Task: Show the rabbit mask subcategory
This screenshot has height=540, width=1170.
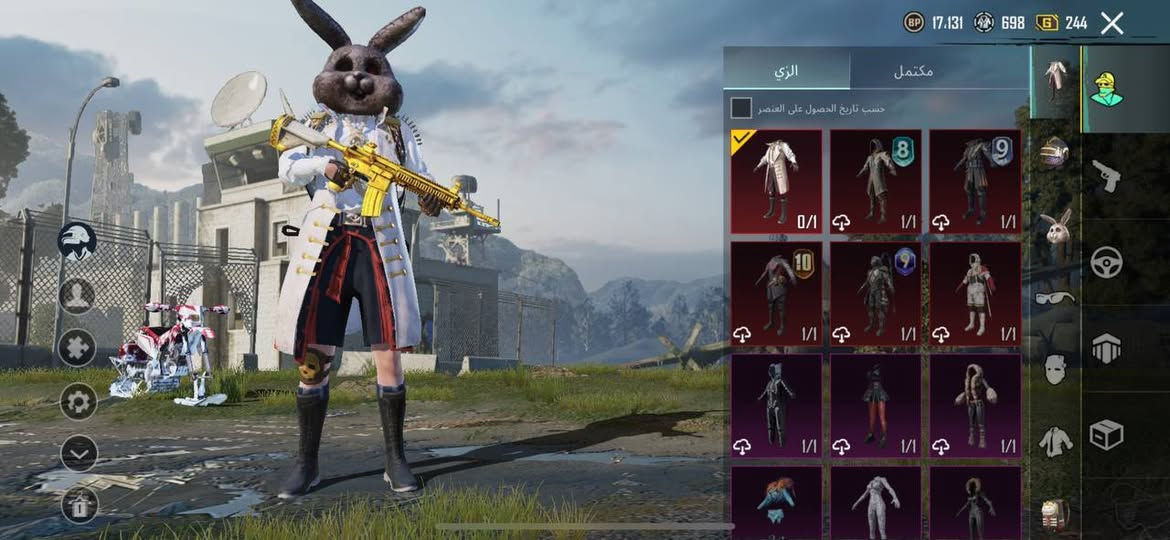Action: pos(1054,227)
